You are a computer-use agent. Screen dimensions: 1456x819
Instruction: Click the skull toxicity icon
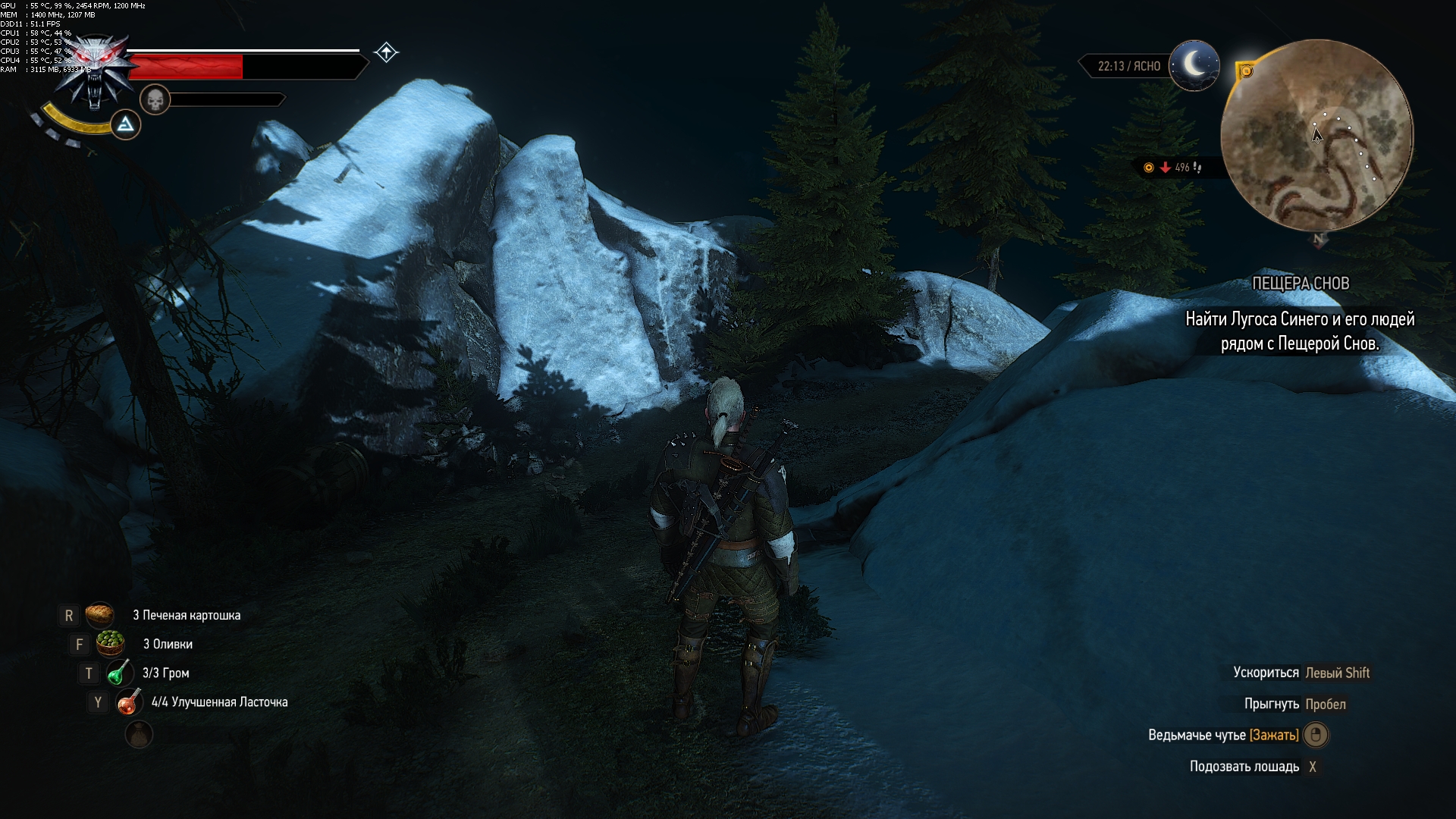point(155,99)
